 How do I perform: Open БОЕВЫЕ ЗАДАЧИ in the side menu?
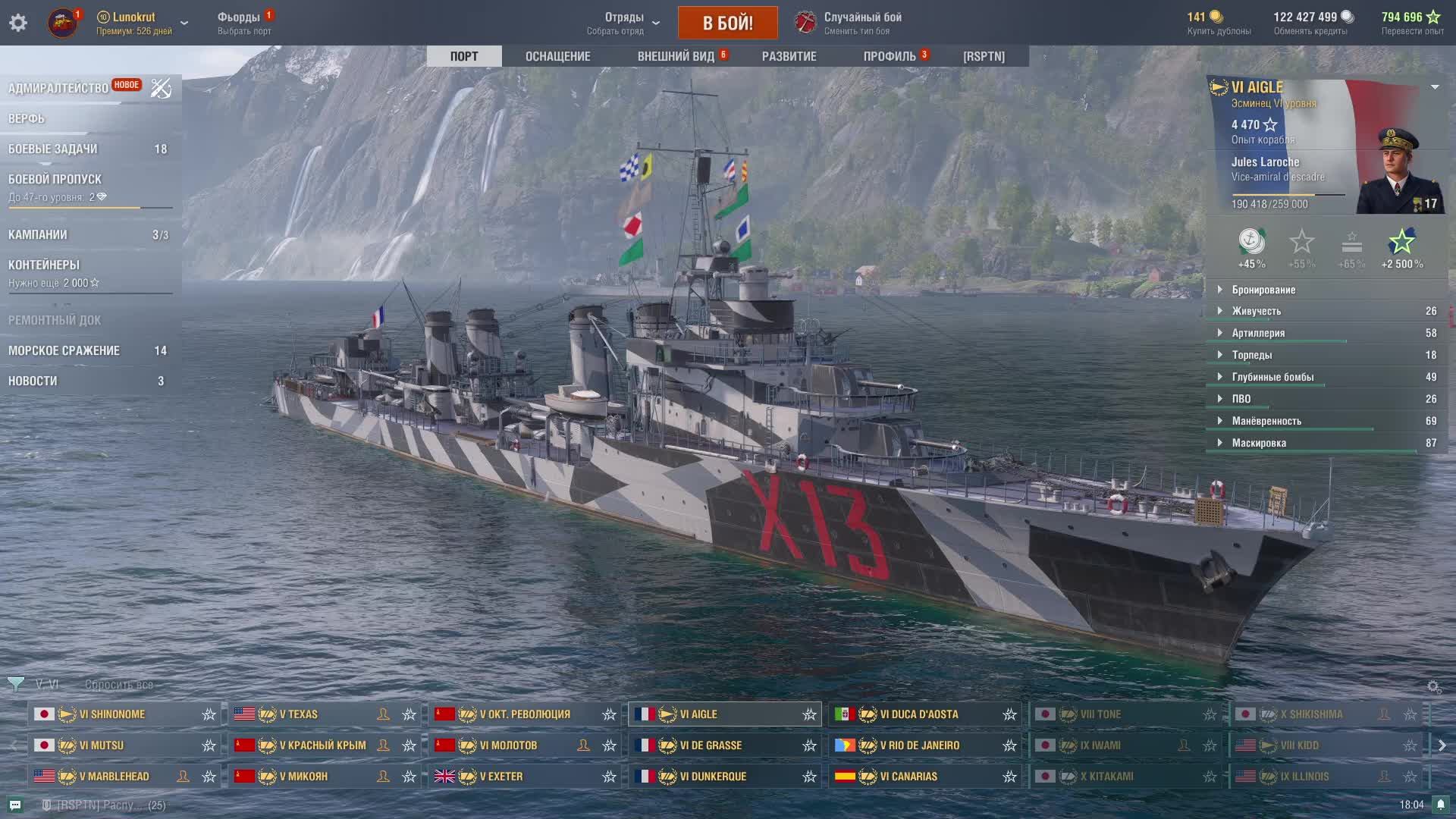coord(53,149)
